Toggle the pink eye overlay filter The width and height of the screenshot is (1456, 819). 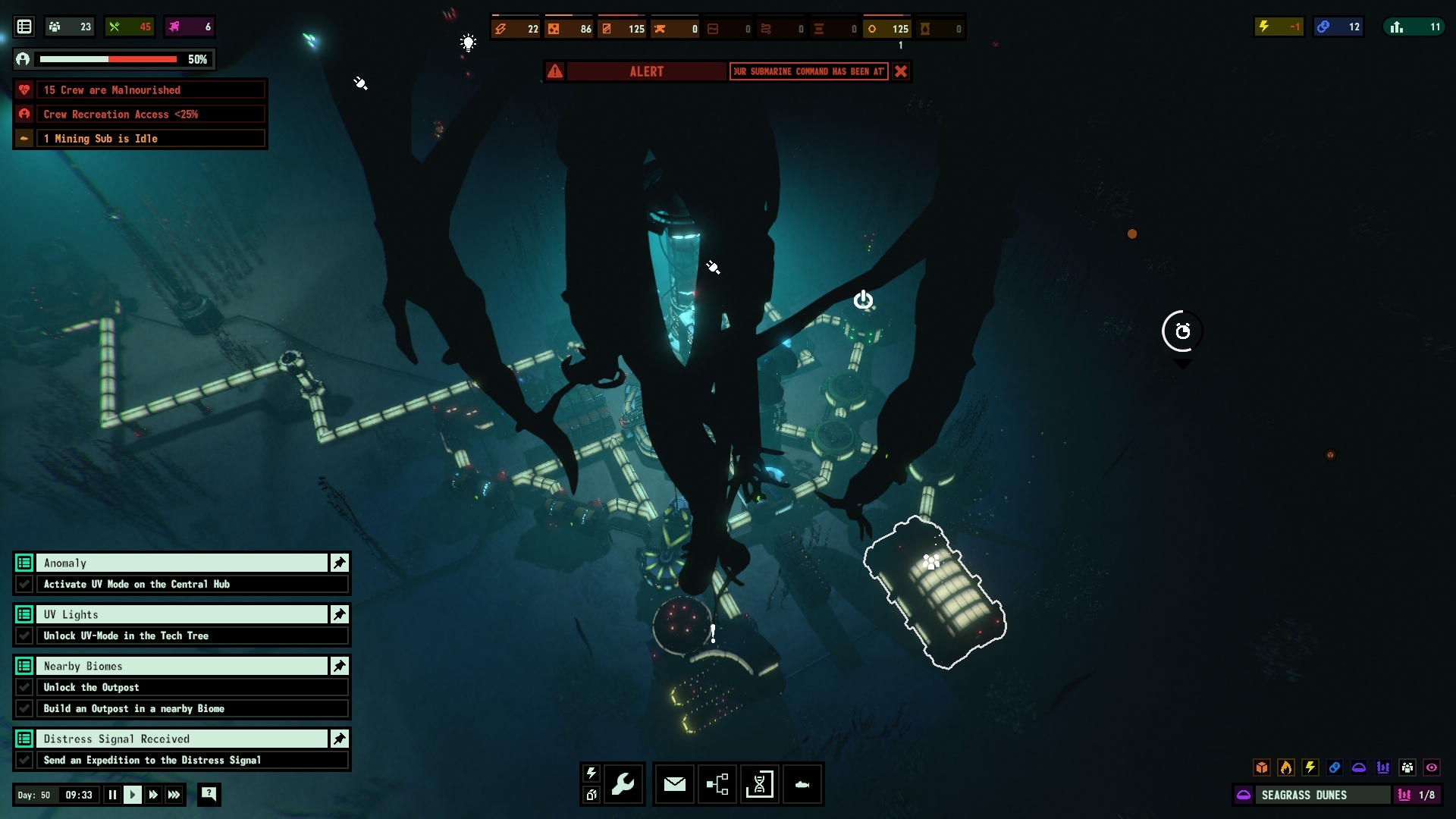pos(1432,767)
